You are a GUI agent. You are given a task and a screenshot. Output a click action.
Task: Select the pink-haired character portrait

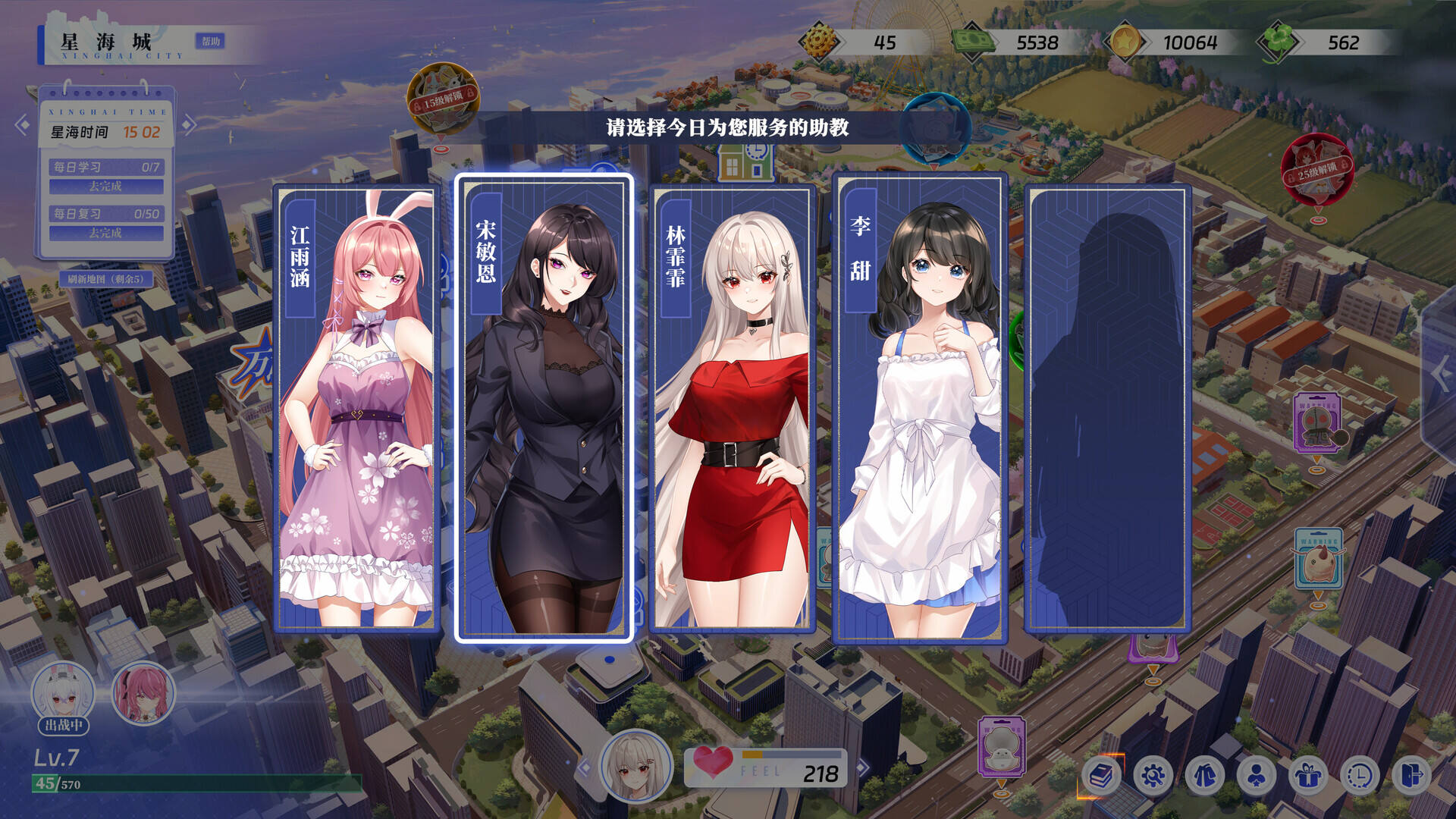pyautogui.click(x=143, y=693)
